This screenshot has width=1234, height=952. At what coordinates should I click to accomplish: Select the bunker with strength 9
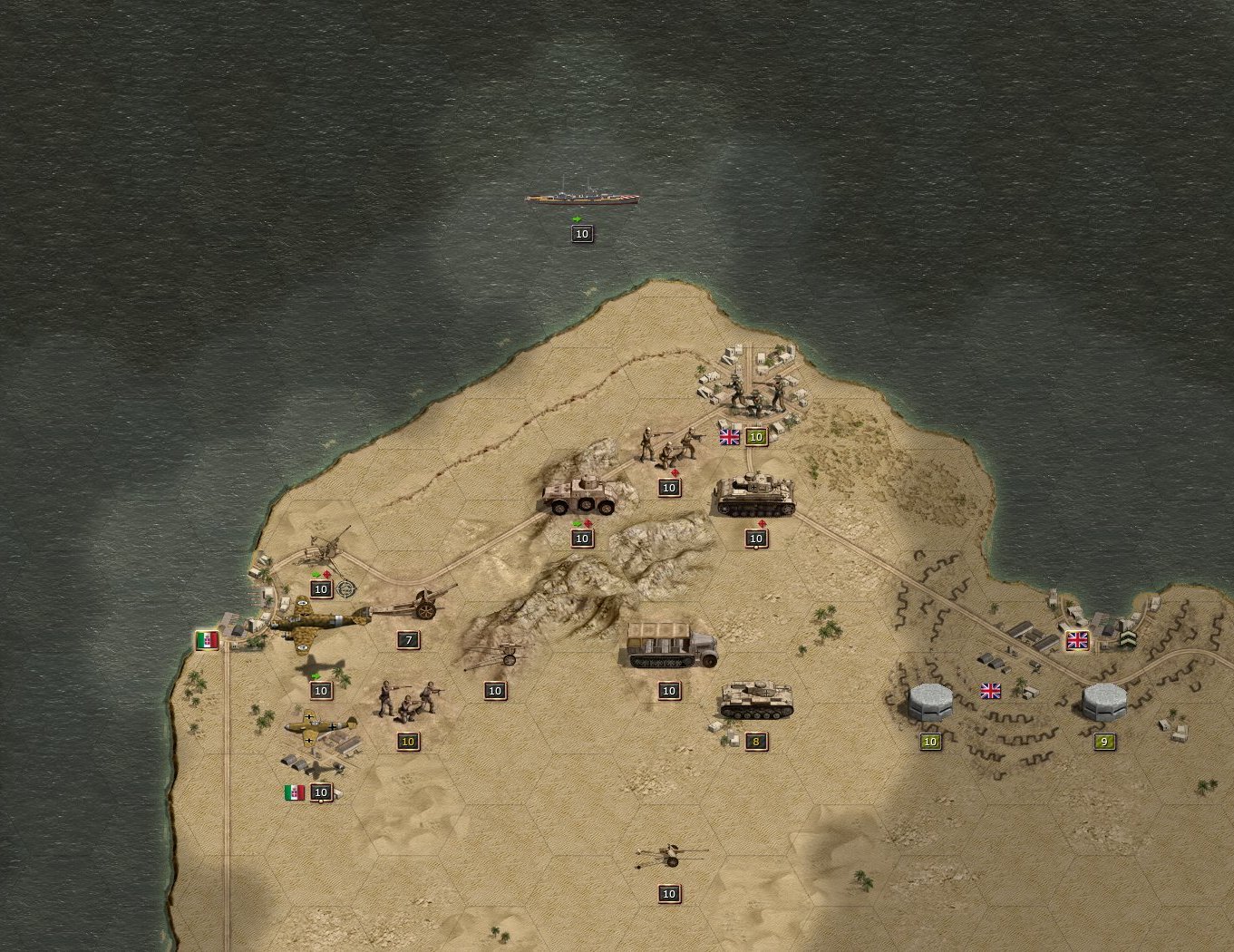[1103, 702]
